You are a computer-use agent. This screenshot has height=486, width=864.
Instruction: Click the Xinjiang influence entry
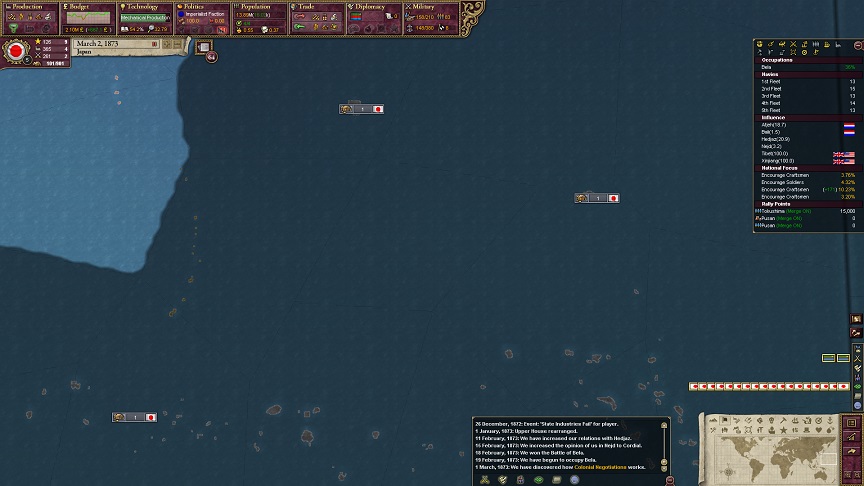778,160
